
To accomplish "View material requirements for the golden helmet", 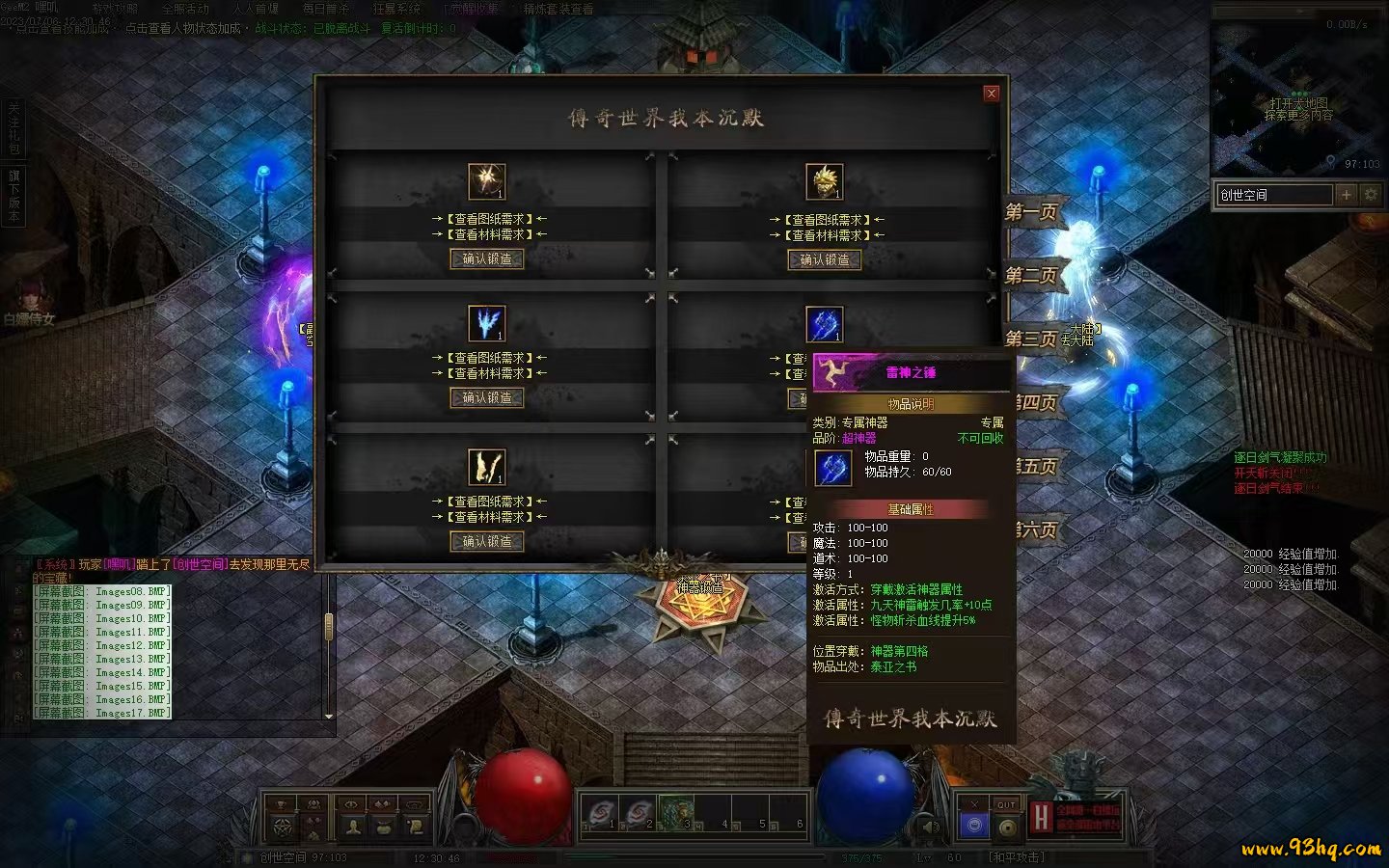I will pos(827,235).
